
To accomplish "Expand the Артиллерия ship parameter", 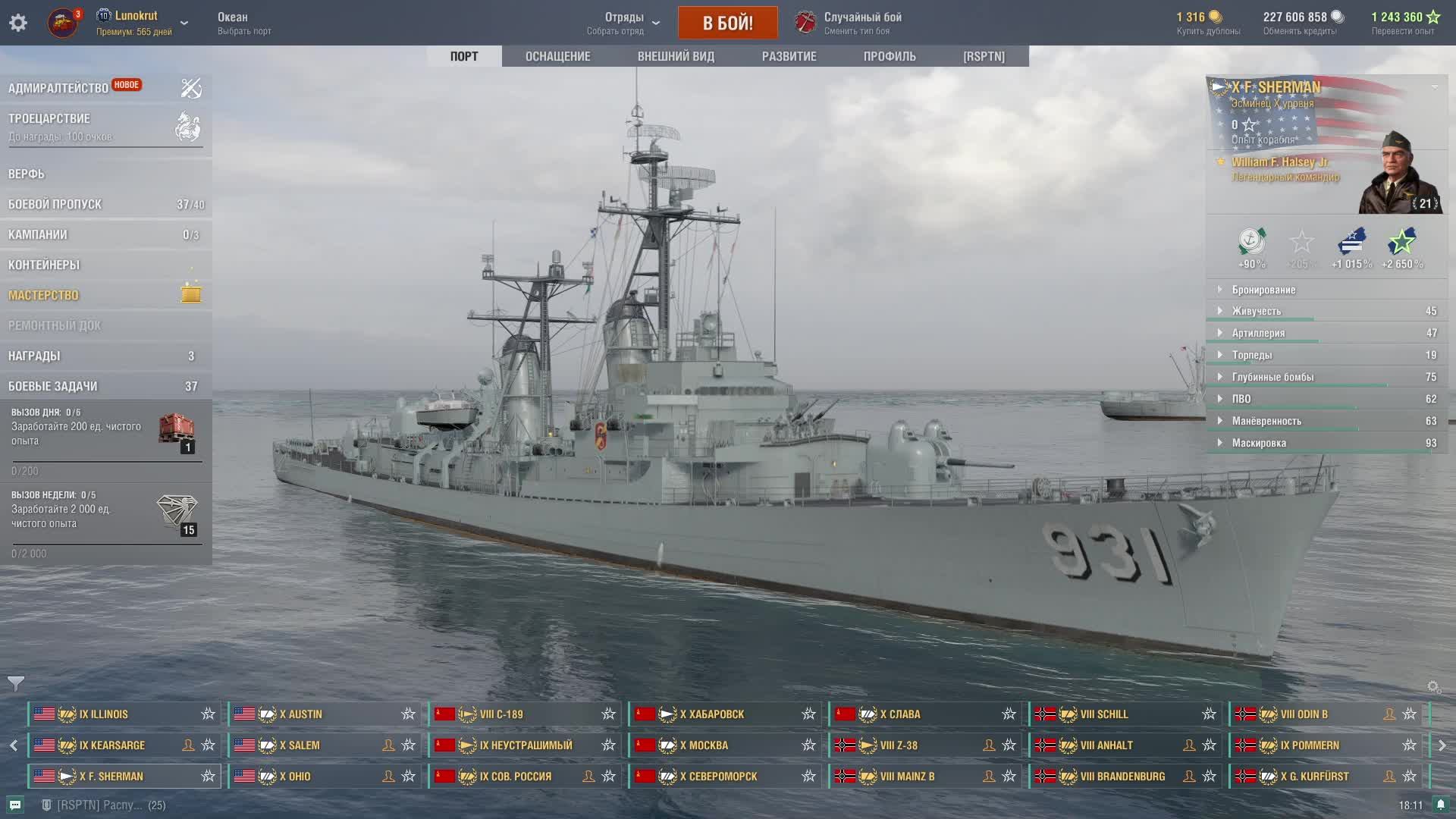I will click(x=1258, y=333).
